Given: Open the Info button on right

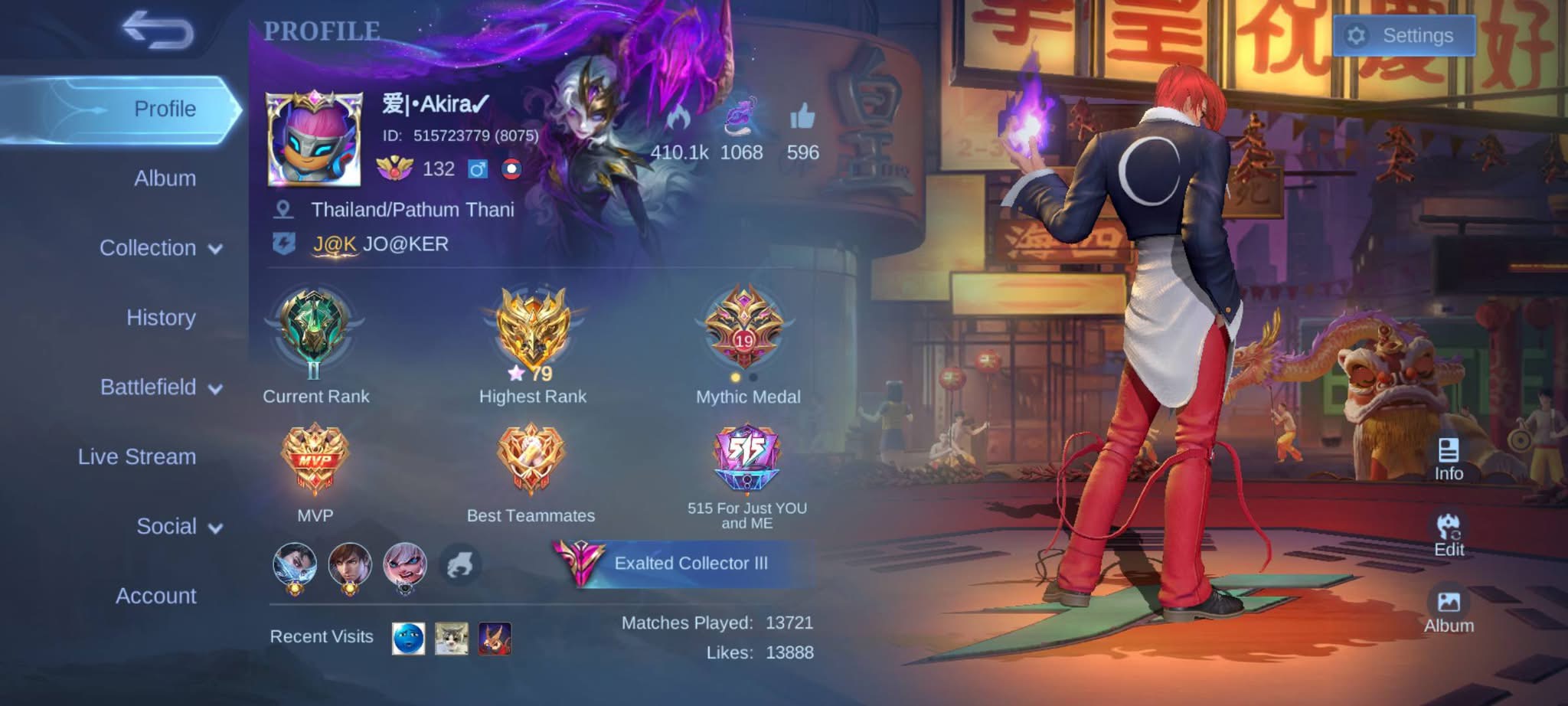Looking at the screenshot, I should 1449,459.
